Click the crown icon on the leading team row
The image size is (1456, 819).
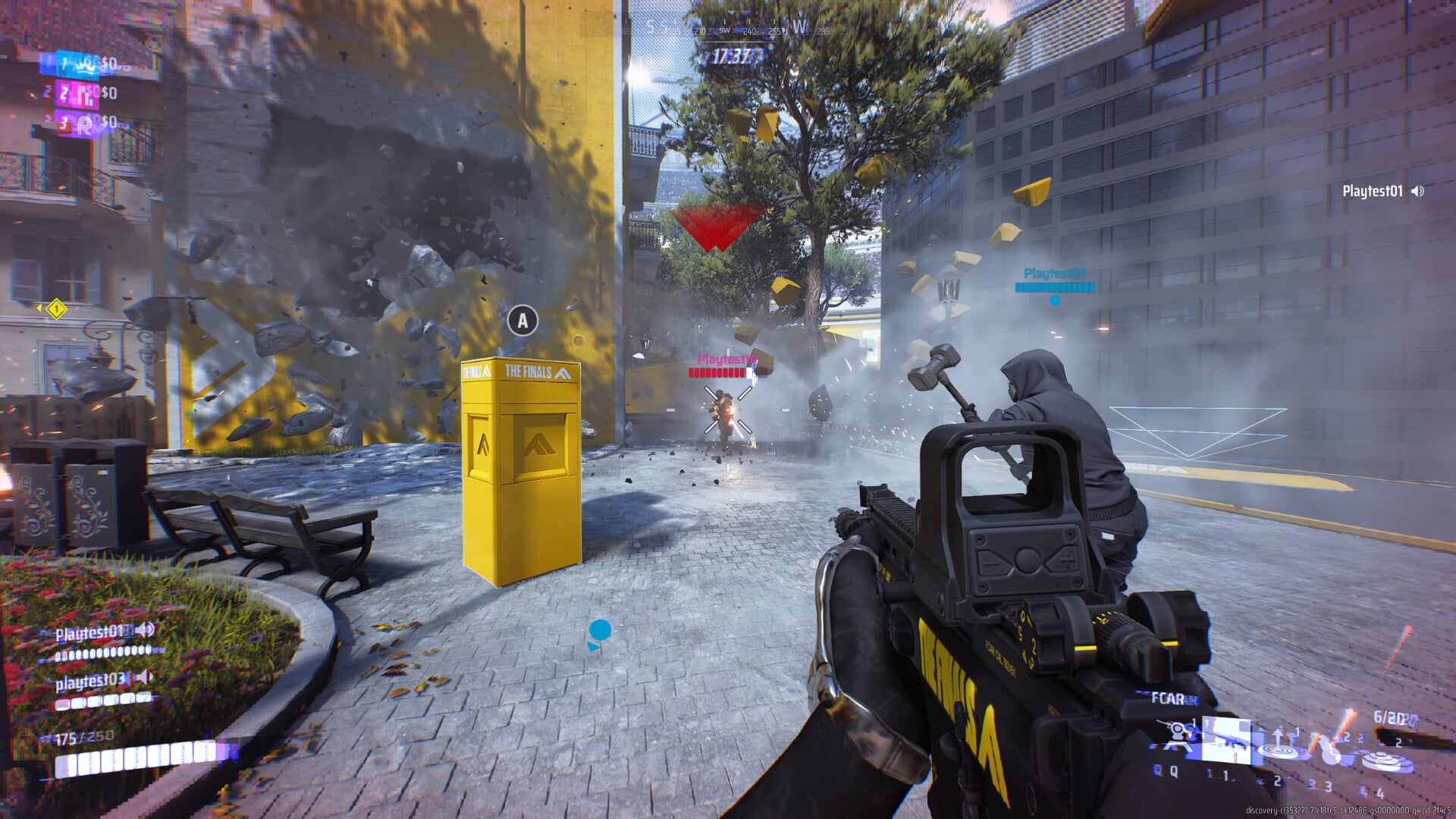(x=85, y=64)
